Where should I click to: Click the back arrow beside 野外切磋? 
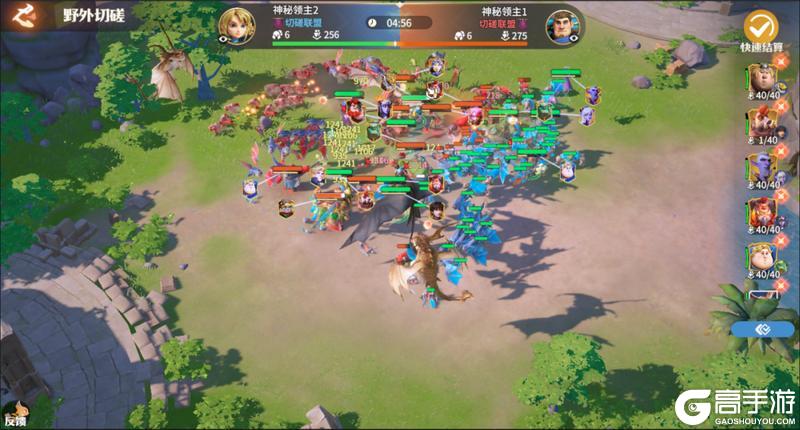(x=21, y=16)
